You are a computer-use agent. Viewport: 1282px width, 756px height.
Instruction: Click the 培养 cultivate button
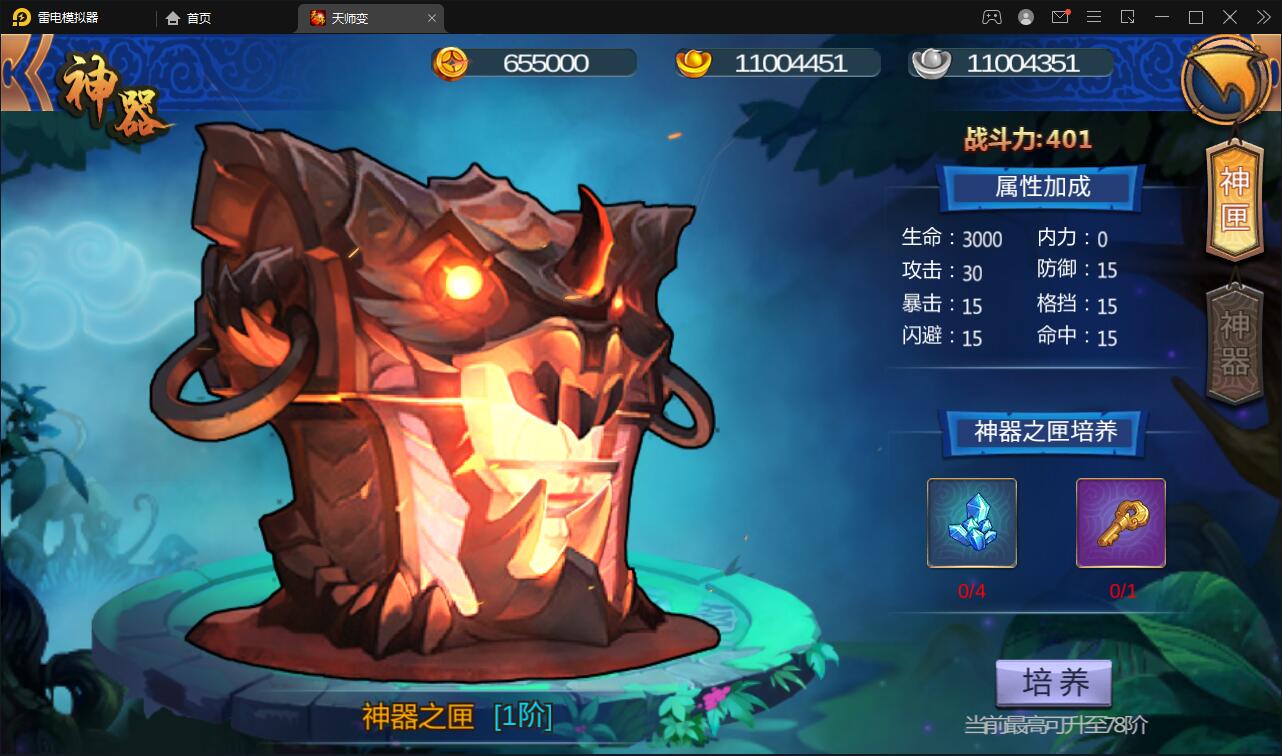point(1056,682)
